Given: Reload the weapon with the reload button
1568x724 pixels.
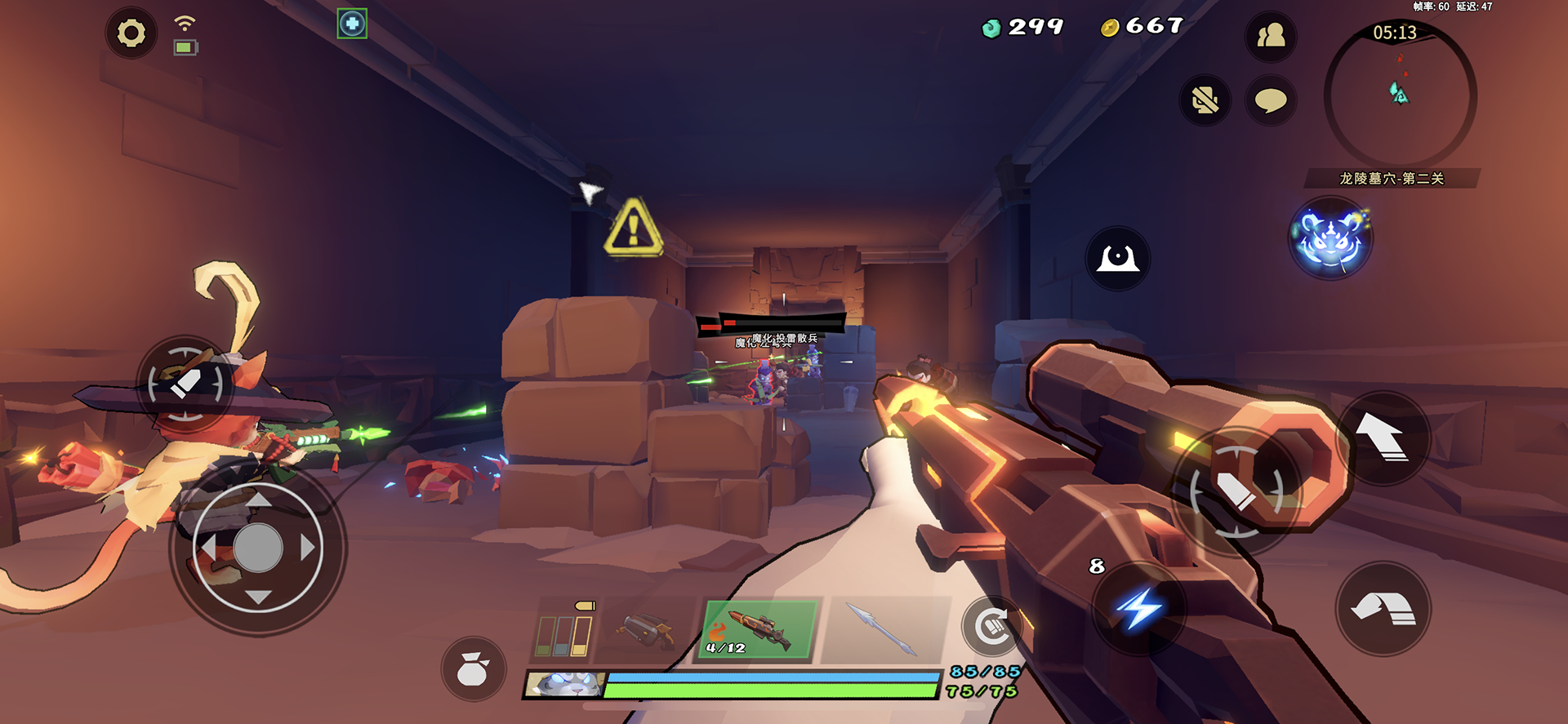Looking at the screenshot, I should click(x=991, y=627).
